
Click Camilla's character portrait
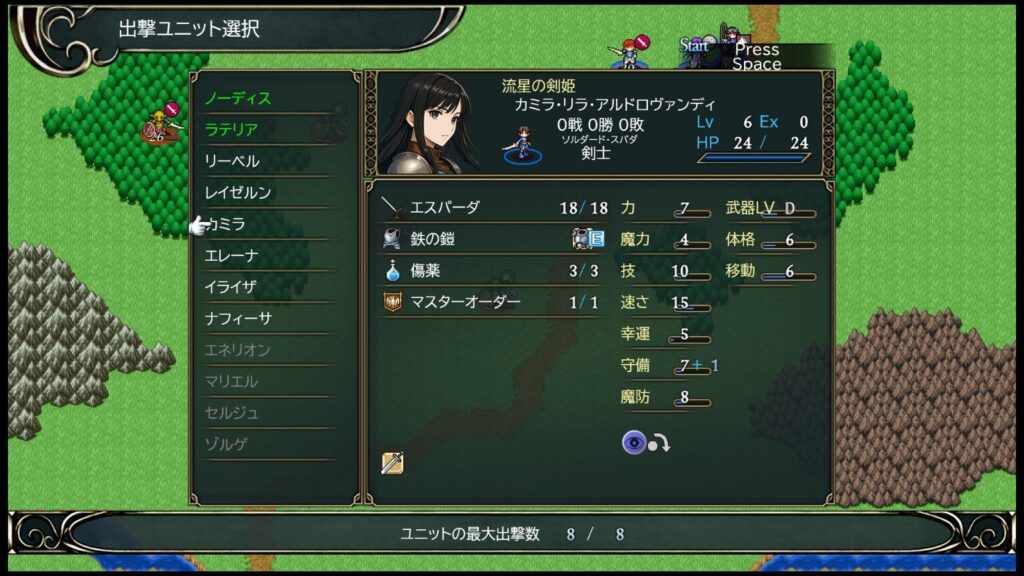(x=426, y=123)
